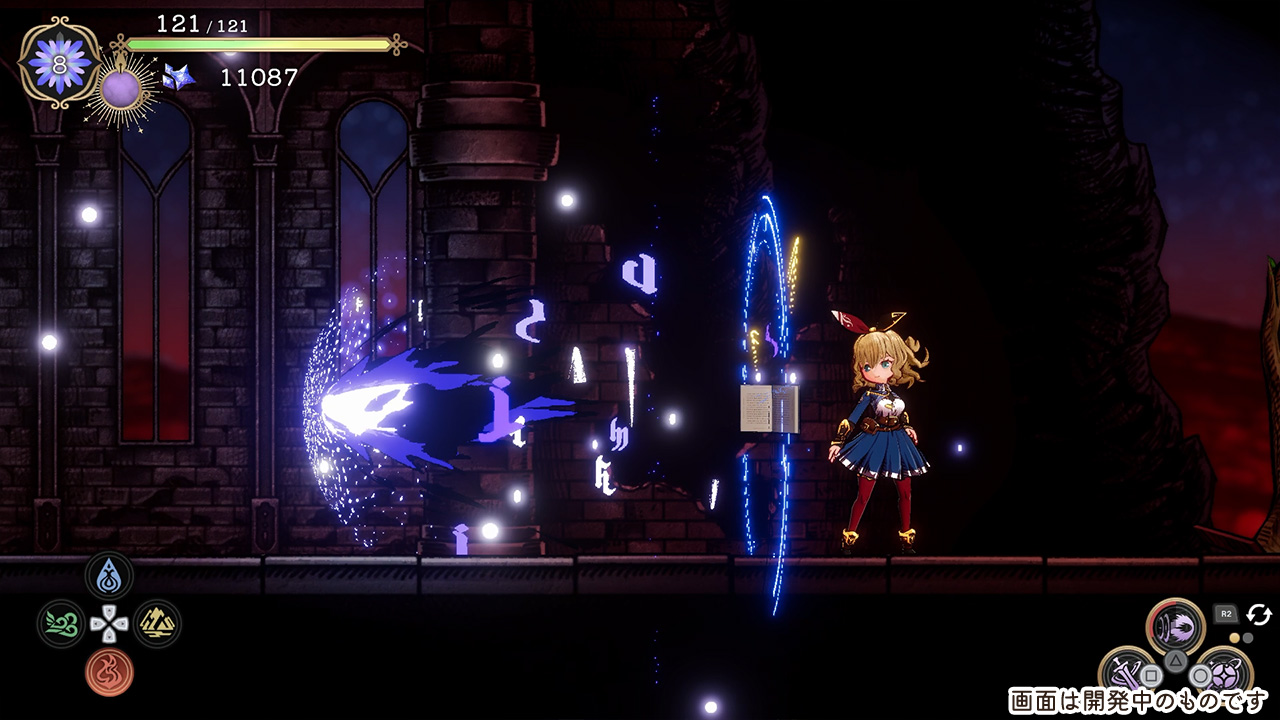Activate the red fire element icon

point(109,672)
